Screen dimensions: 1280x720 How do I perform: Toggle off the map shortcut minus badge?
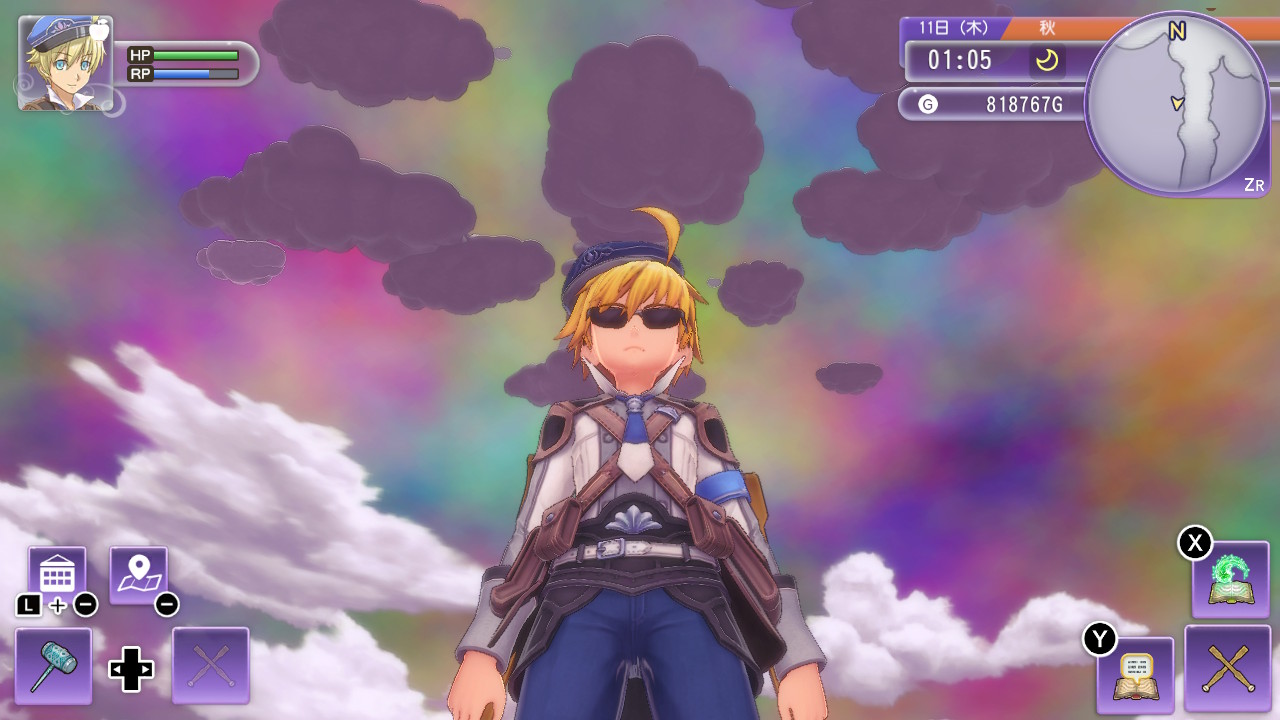click(166, 603)
